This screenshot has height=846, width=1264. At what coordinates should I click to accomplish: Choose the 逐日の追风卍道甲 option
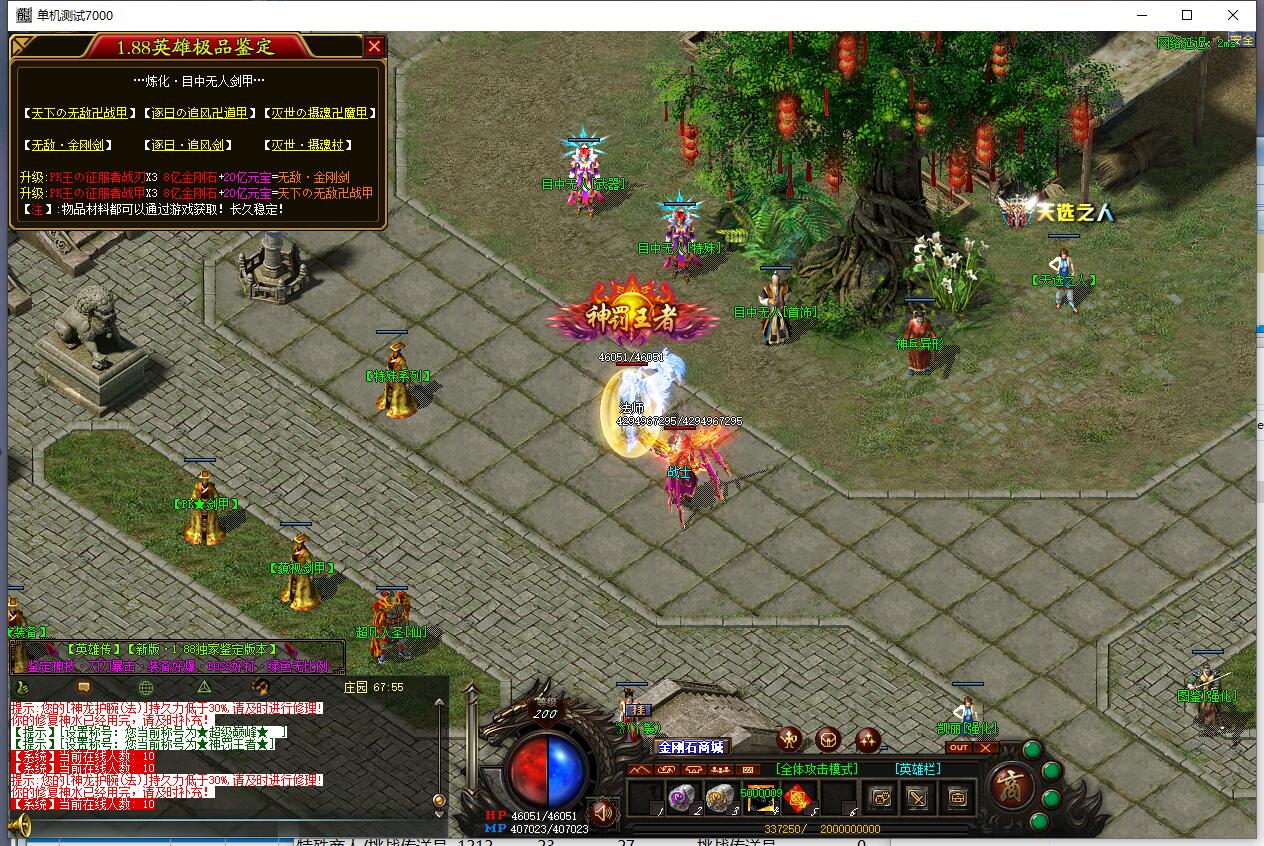[198, 114]
